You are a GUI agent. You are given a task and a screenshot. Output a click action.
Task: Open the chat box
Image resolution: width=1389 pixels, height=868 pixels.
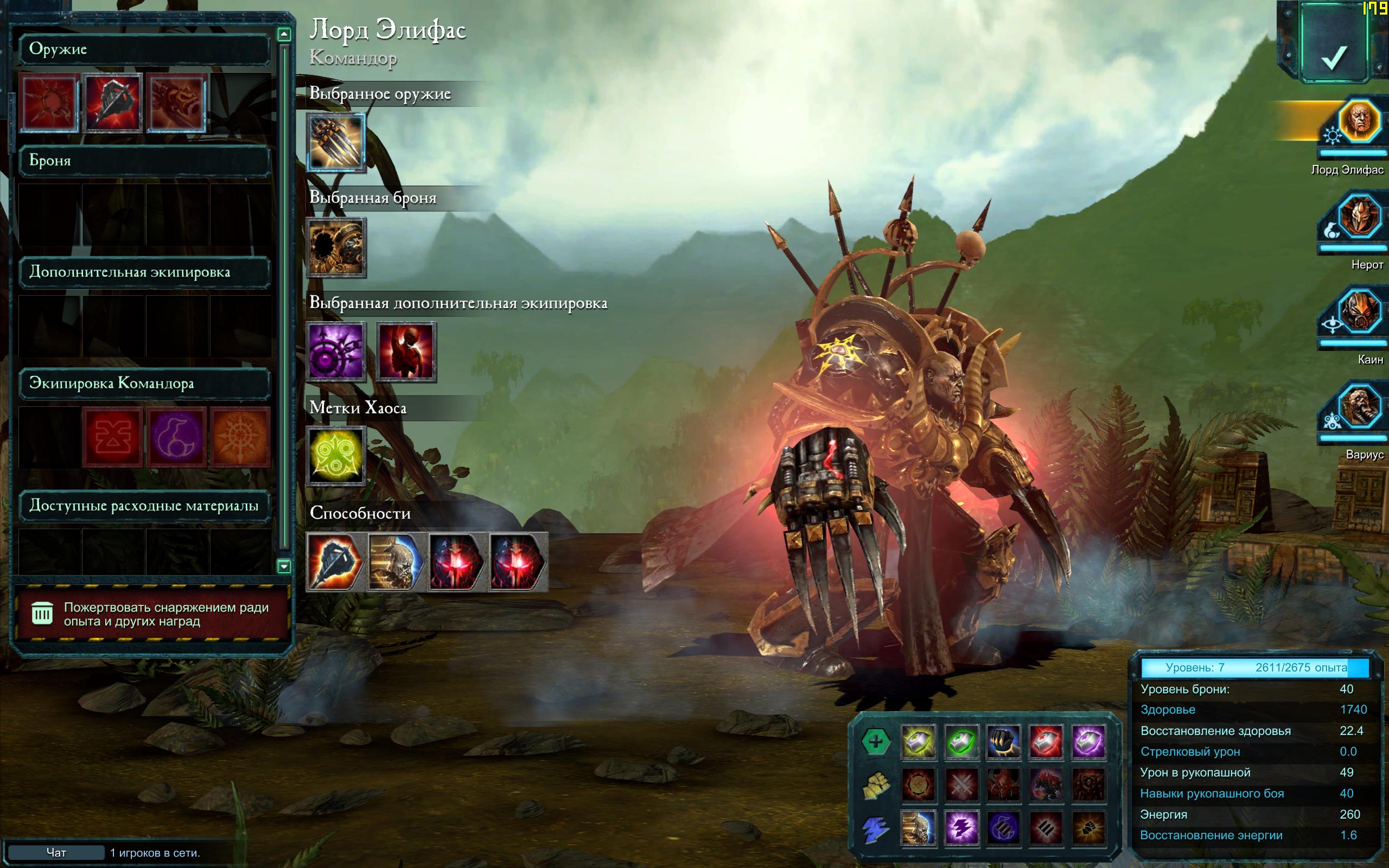click(56, 852)
